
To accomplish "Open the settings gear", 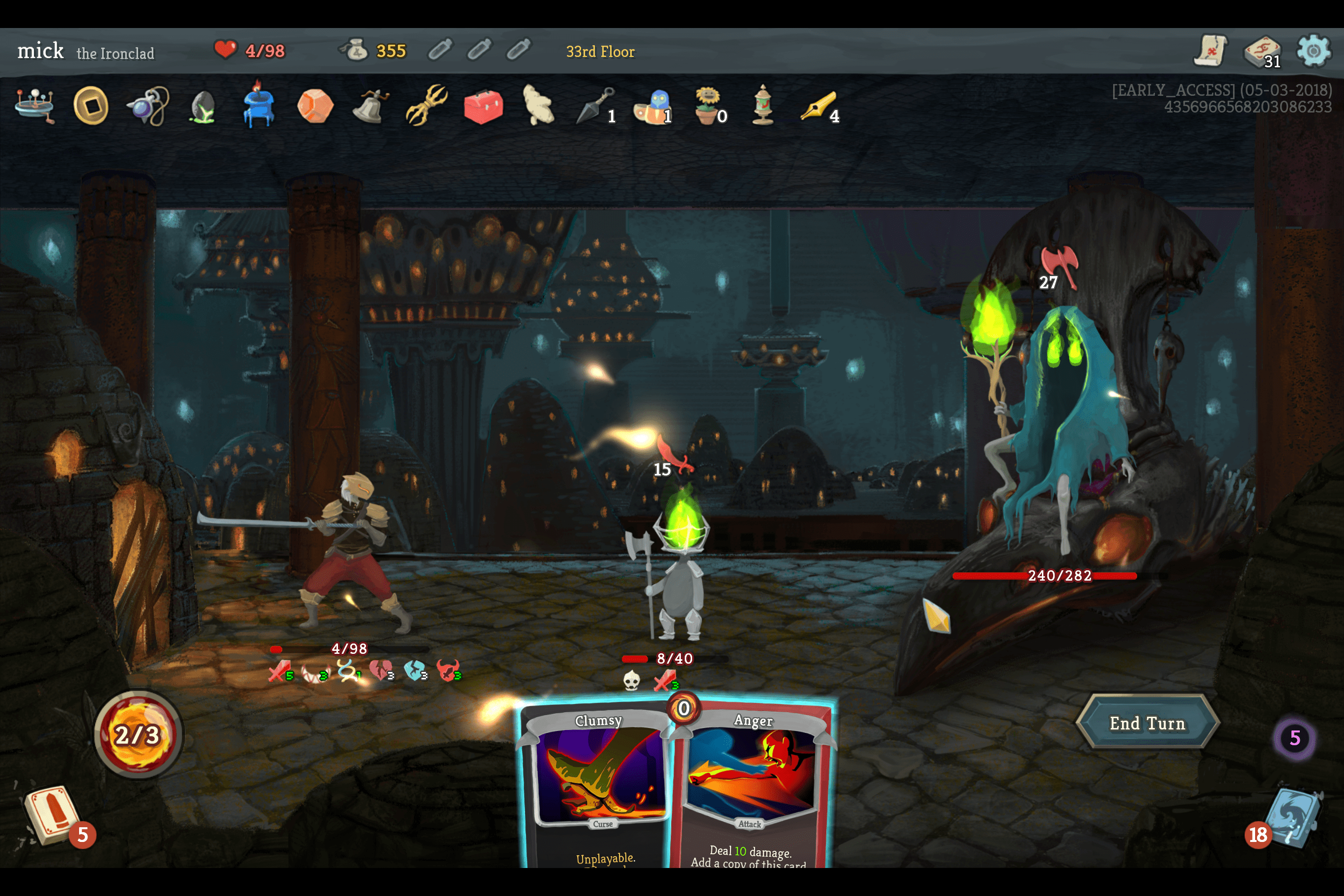I will tap(1313, 52).
